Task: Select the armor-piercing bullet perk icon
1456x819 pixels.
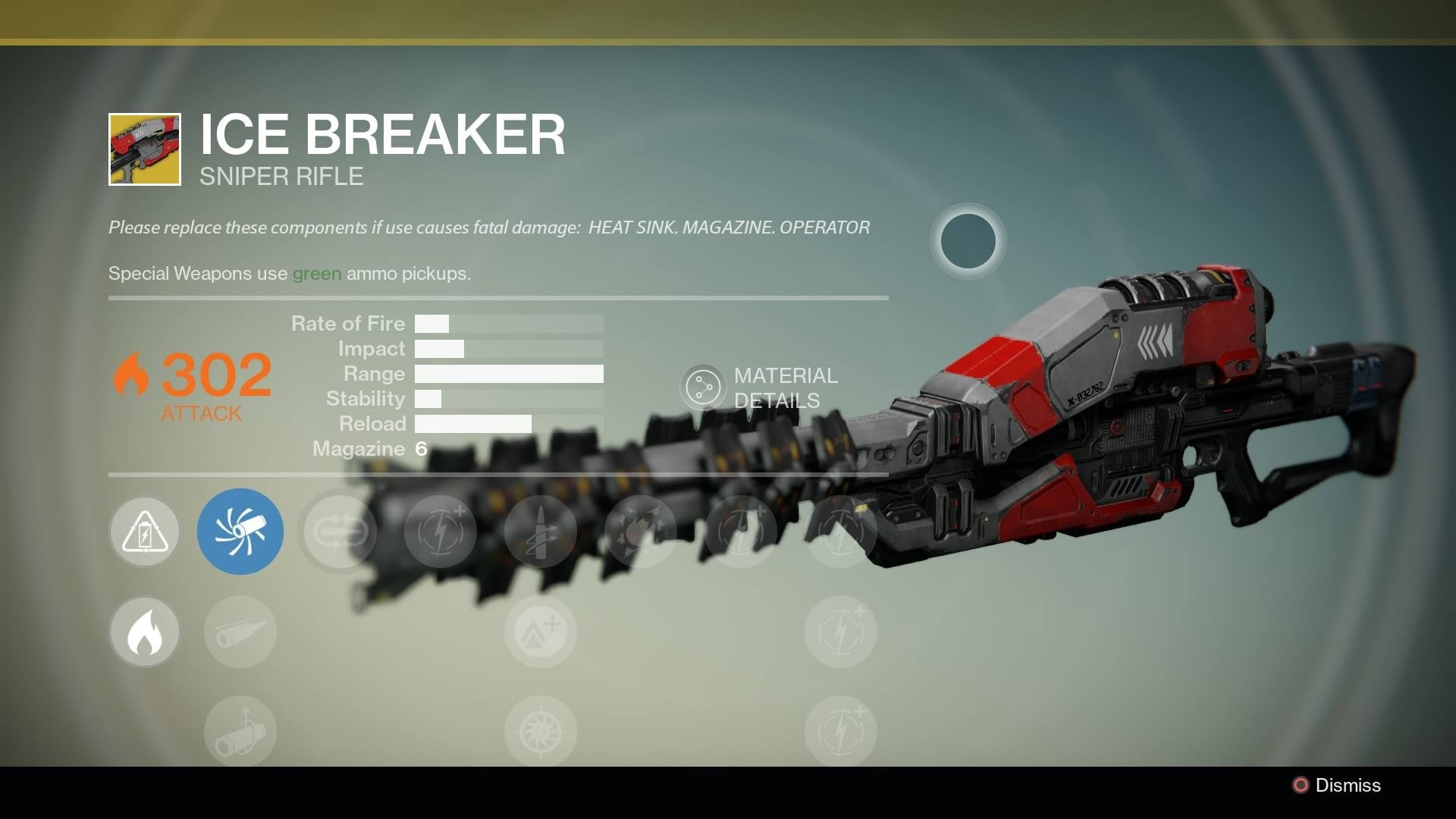Action: point(541,531)
